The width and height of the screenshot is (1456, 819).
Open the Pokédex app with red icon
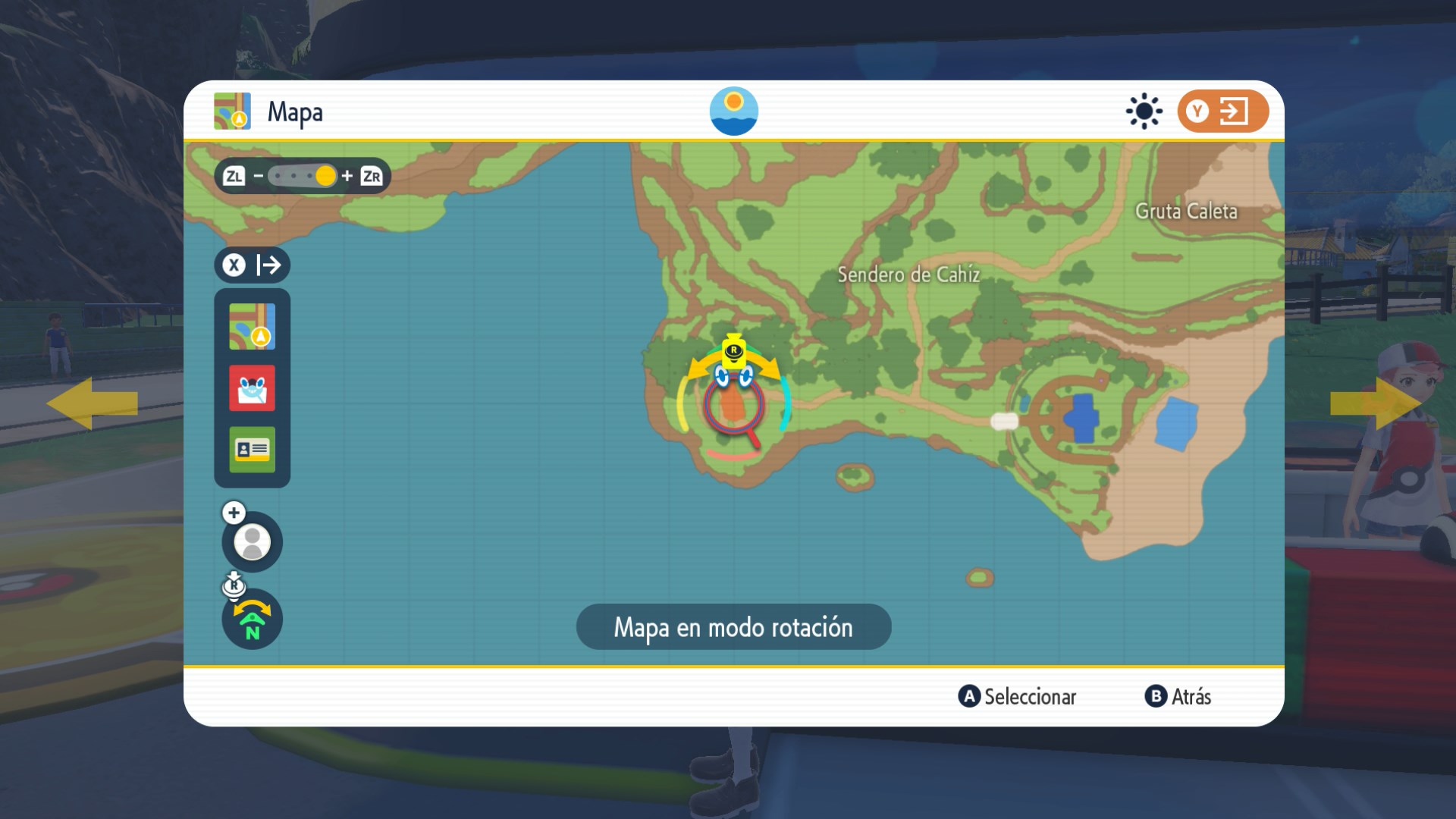(x=252, y=388)
